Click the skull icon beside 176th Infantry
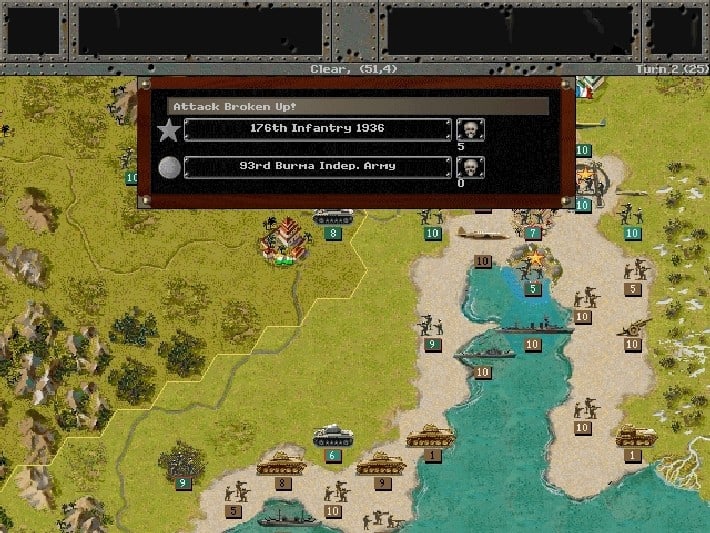This screenshot has height=533, width=710. 470,129
